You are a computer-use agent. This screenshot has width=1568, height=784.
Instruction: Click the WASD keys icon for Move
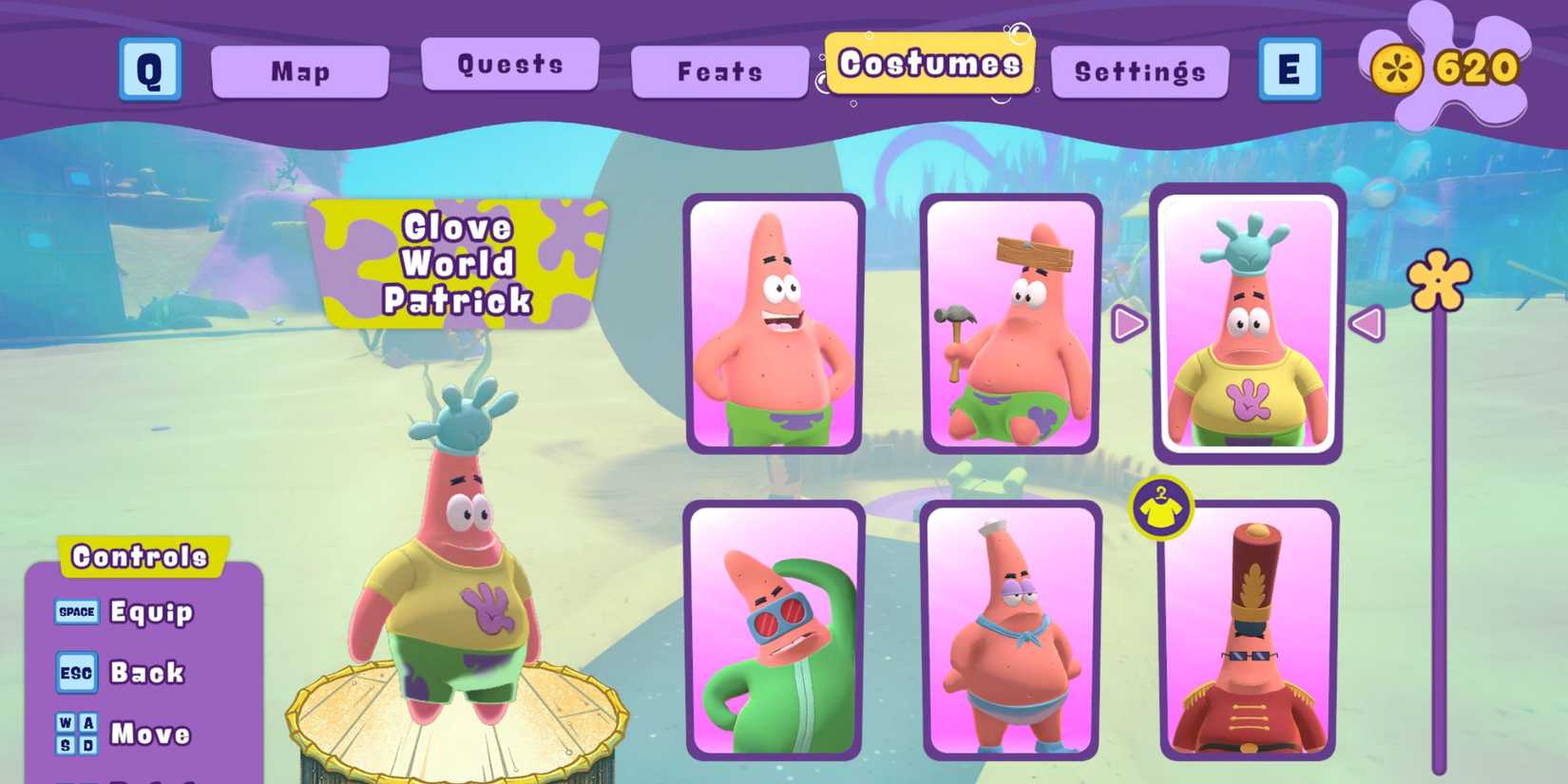point(78,733)
